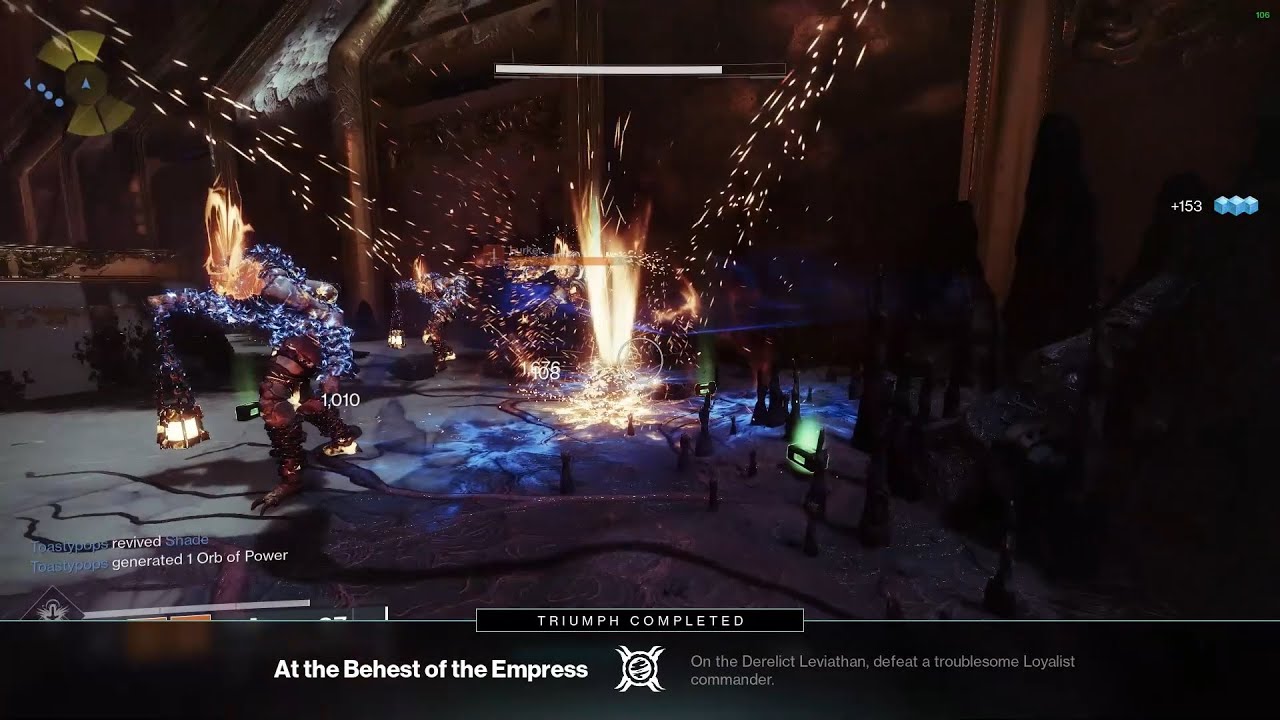This screenshot has height=720, width=1280.
Task: Click the 1,010 damage number
Action: pyautogui.click(x=340, y=398)
